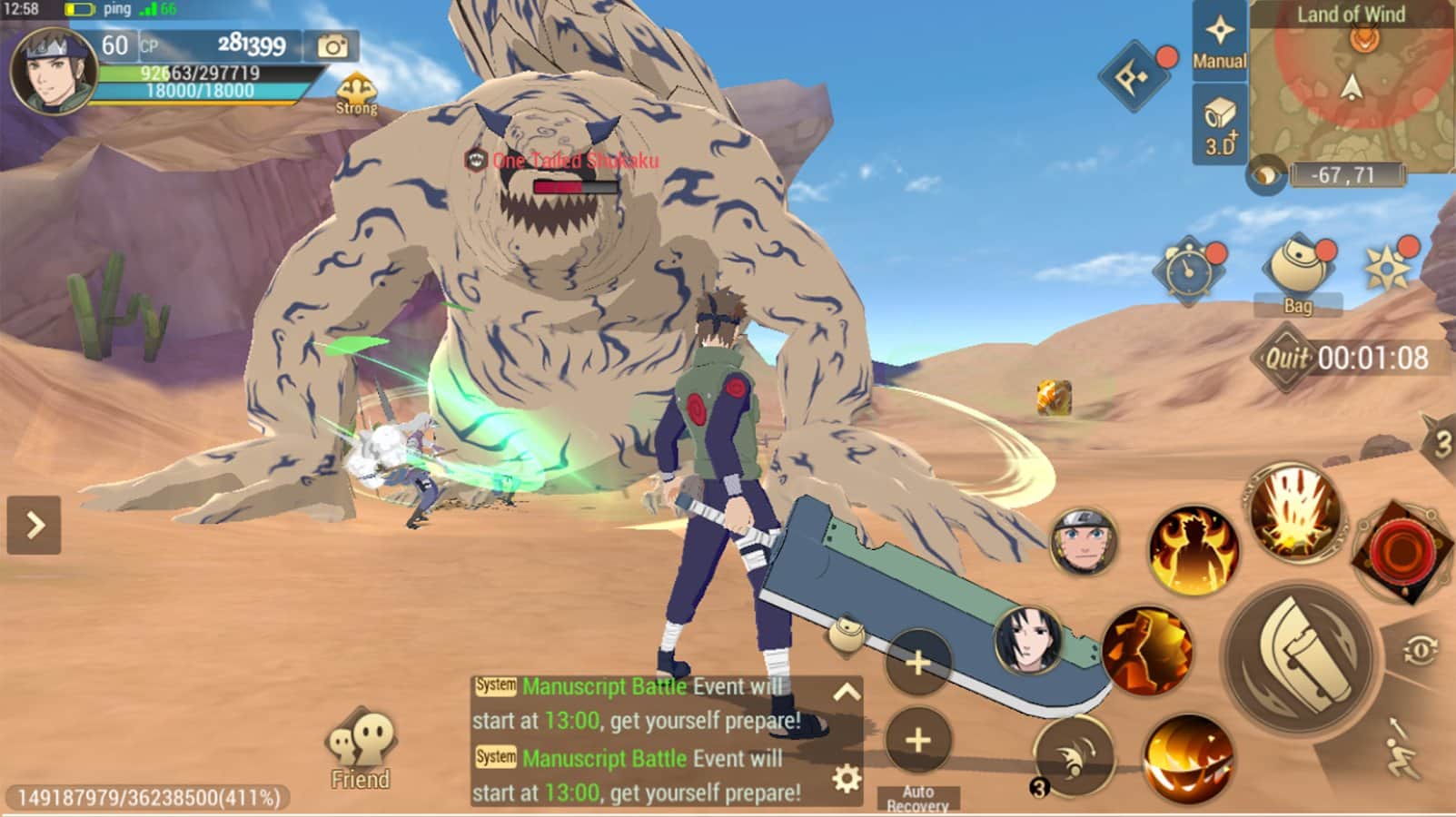
Task: Activate the flaming figure skill
Action: pyautogui.click(x=1193, y=547)
